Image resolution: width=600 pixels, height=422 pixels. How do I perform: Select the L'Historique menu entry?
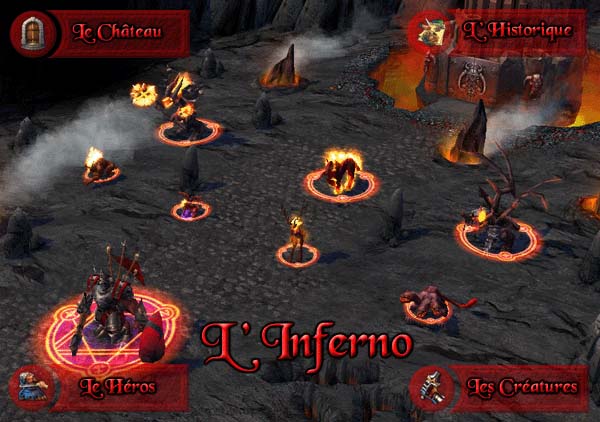517,30
